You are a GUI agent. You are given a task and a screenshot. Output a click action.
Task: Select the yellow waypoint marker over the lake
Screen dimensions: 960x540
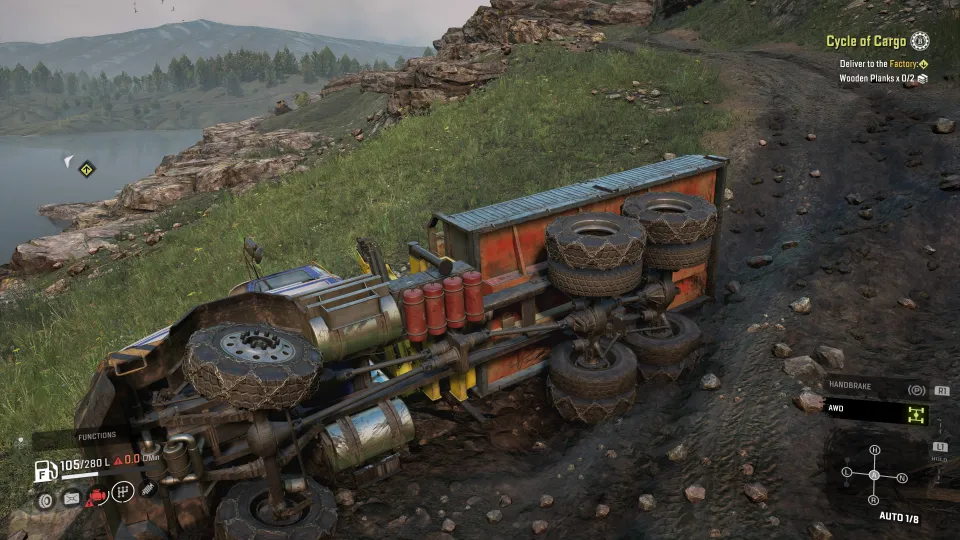point(87,168)
